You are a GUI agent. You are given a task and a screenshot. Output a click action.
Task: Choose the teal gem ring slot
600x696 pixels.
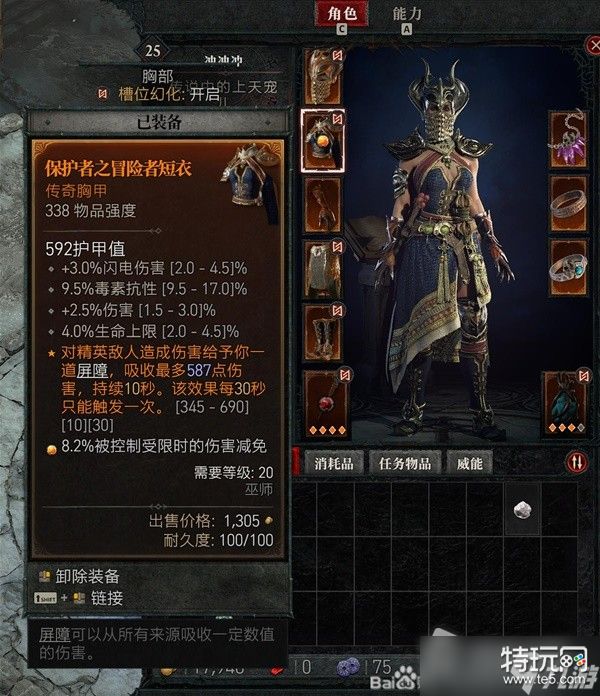coord(568,268)
